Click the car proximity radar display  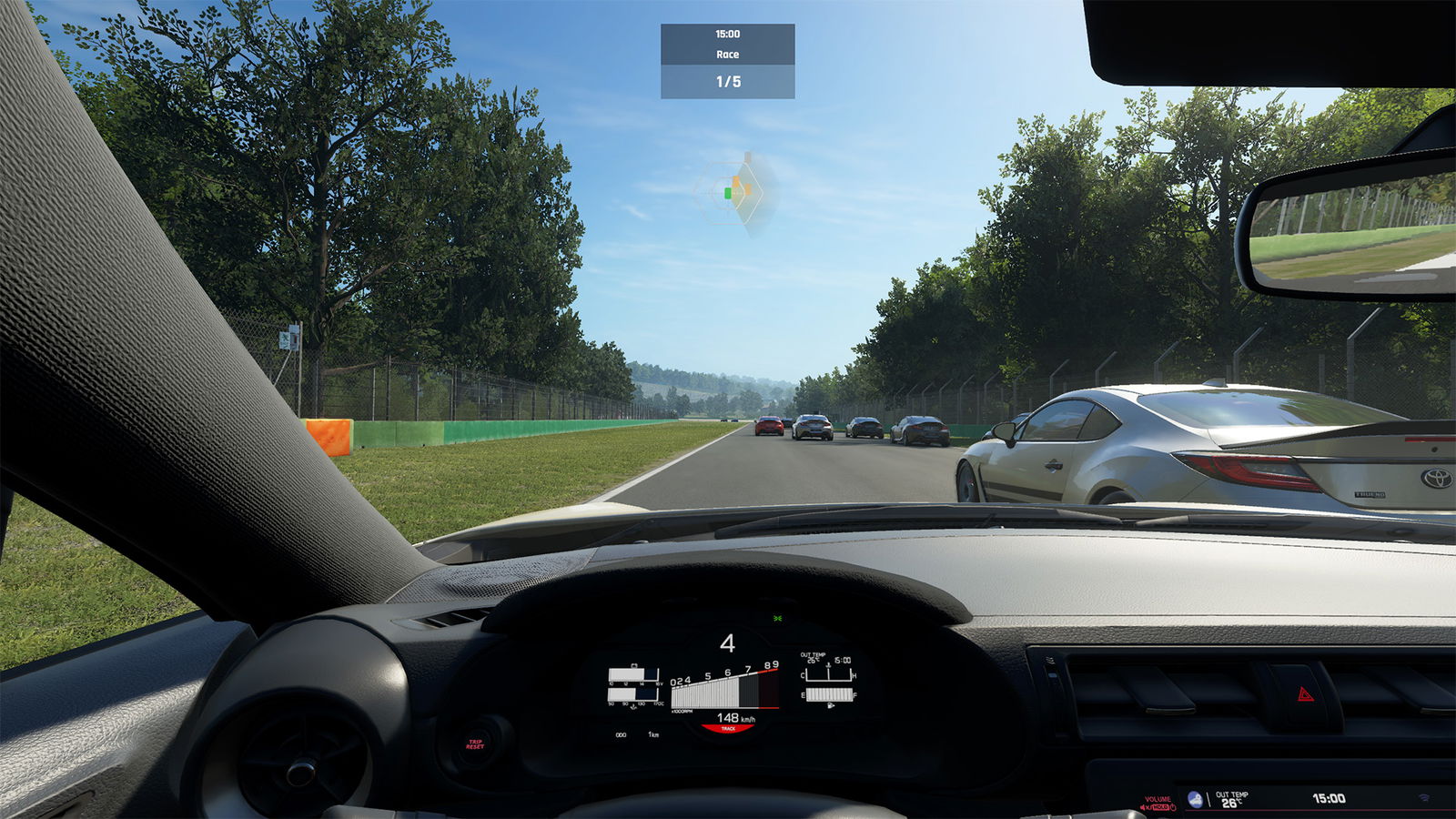[735, 193]
